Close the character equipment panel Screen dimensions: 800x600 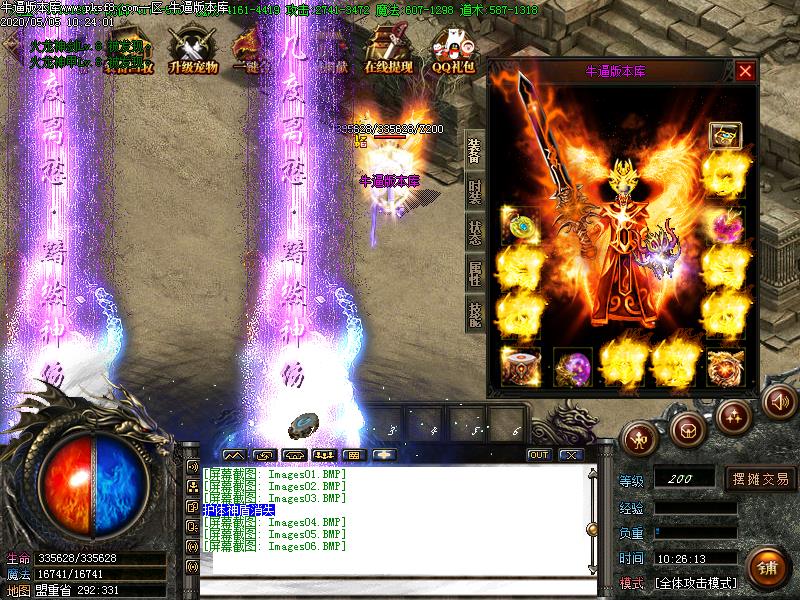(x=745, y=71)
